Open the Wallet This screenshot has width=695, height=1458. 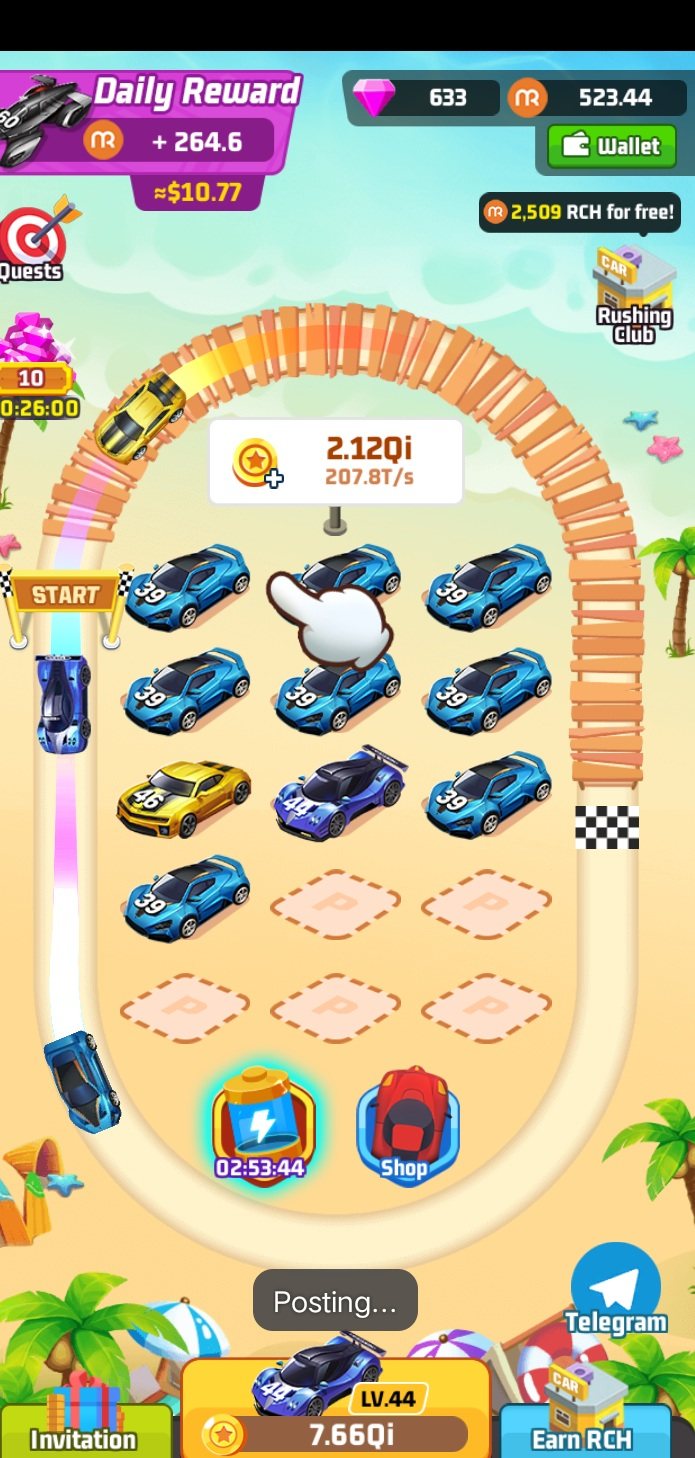click(x=612, y=147)
